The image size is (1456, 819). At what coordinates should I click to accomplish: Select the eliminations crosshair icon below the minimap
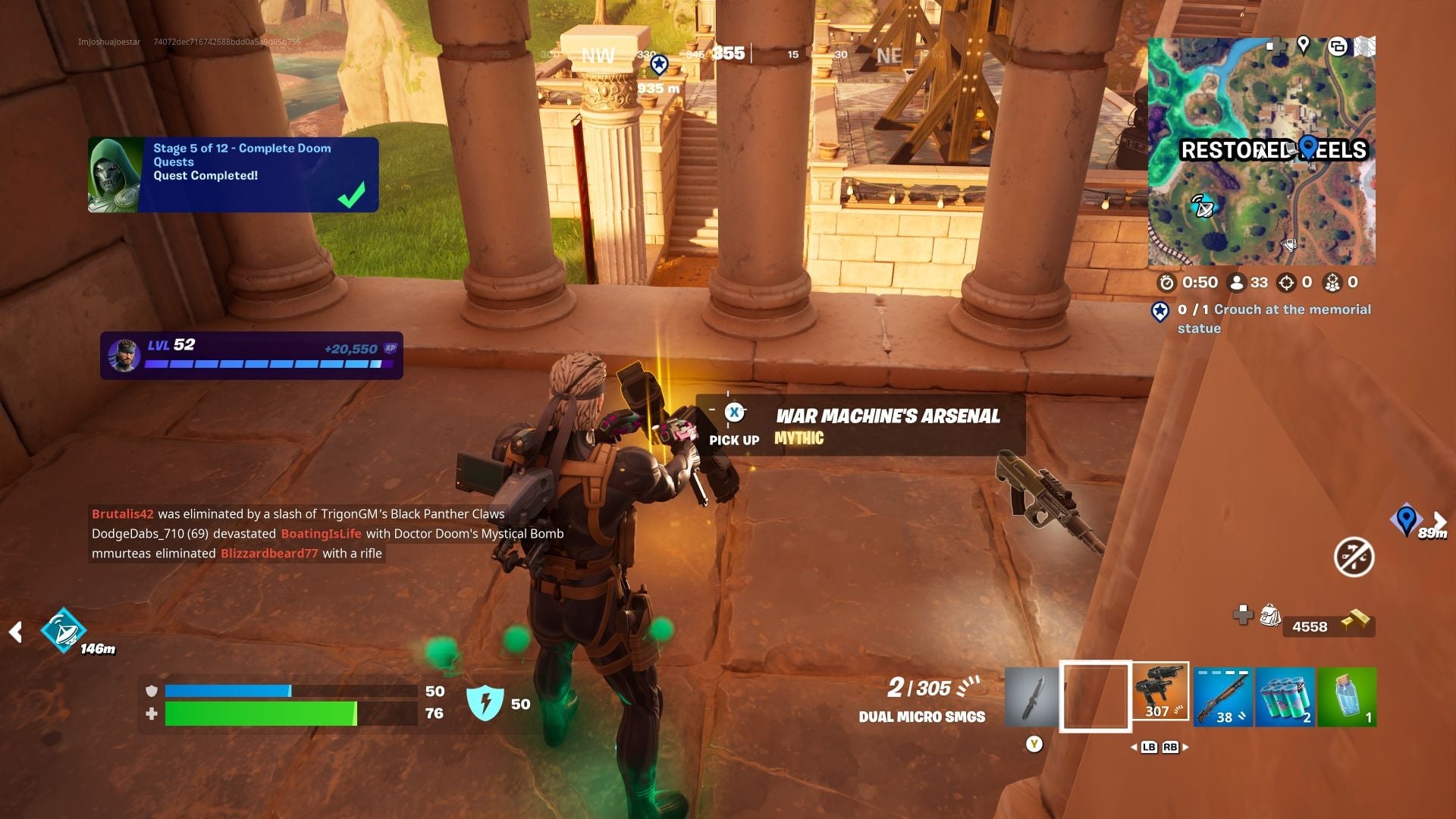1287,282
